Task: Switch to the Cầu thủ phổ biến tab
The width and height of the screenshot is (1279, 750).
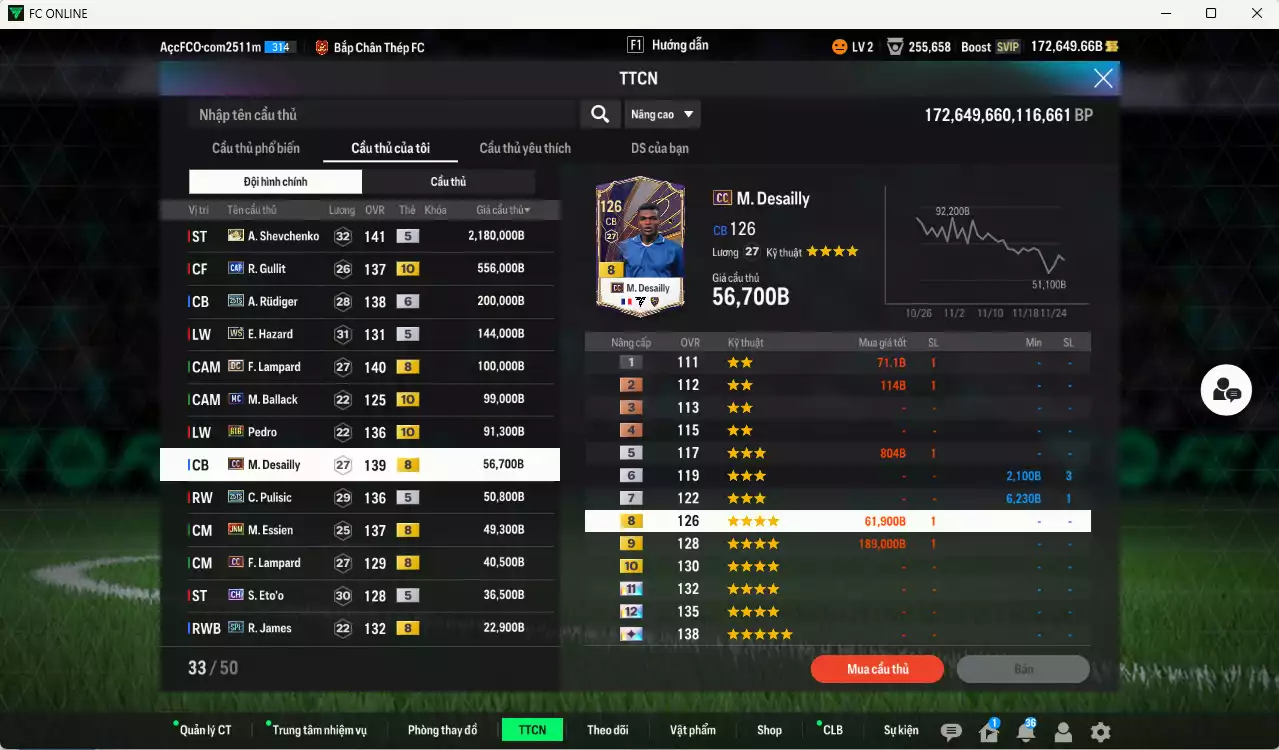Action: [255, 148]
